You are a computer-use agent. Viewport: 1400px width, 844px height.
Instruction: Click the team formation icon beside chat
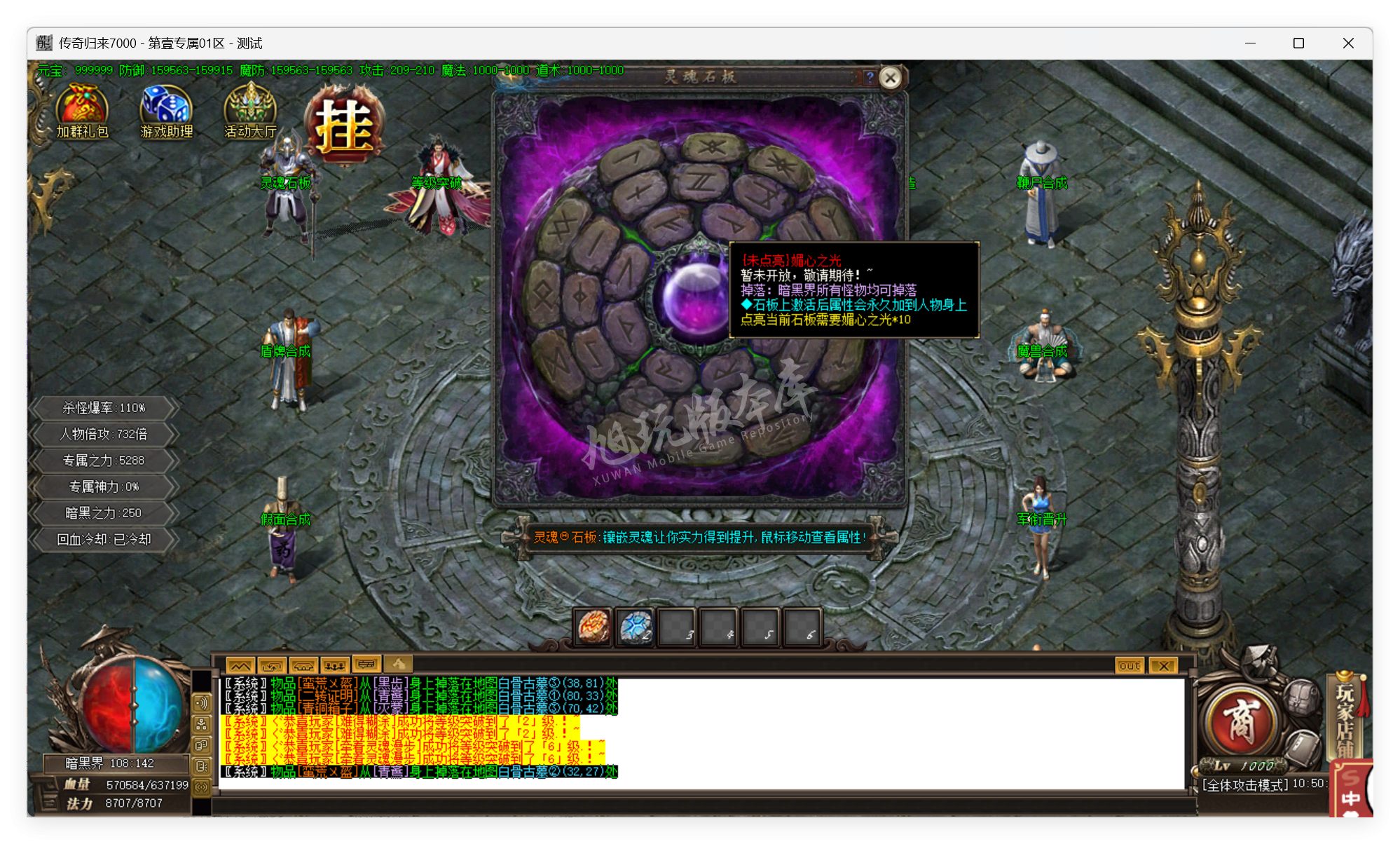(x=335, y=665)
